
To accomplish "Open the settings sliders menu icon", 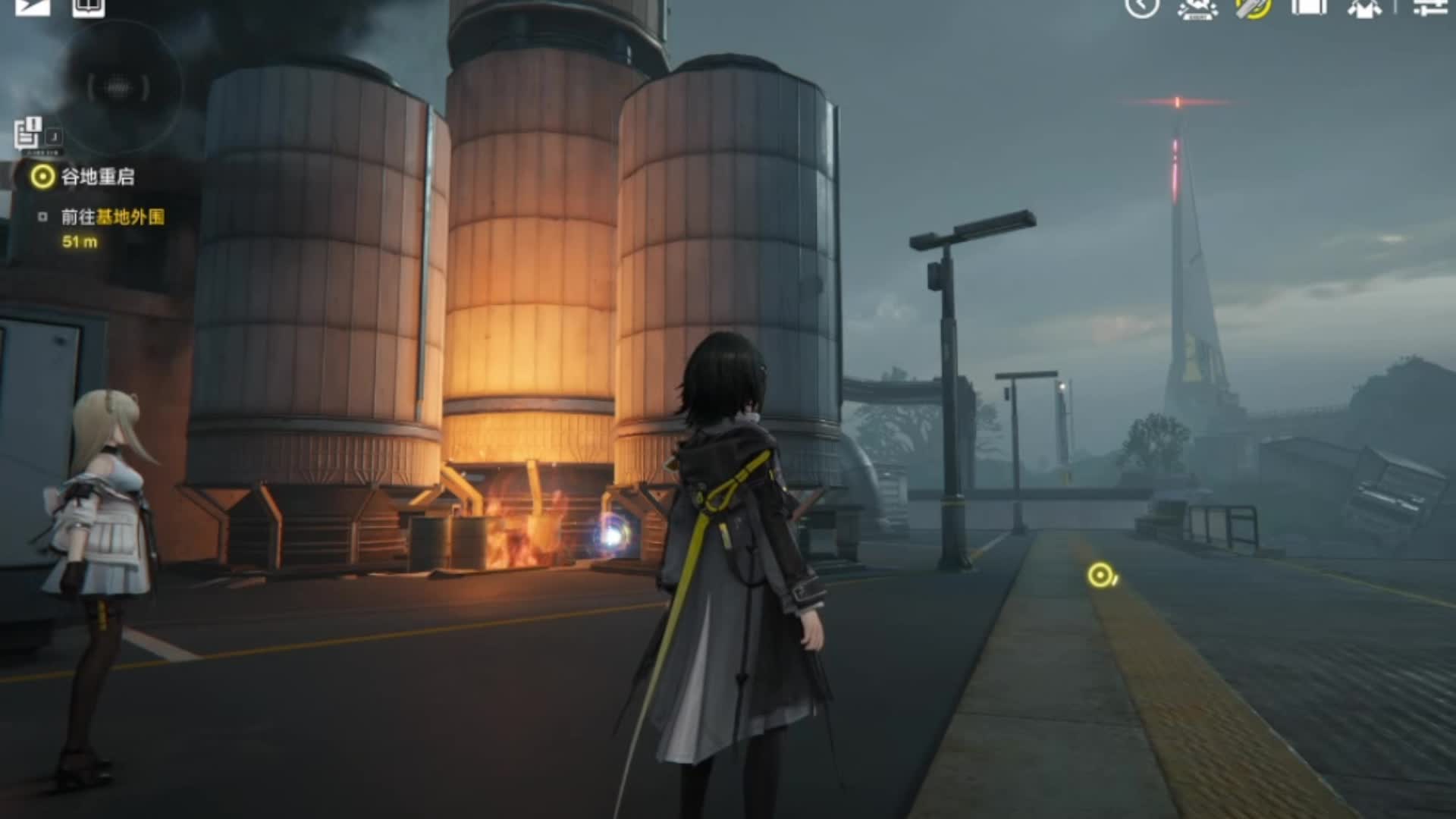I will coord(1430,8).
